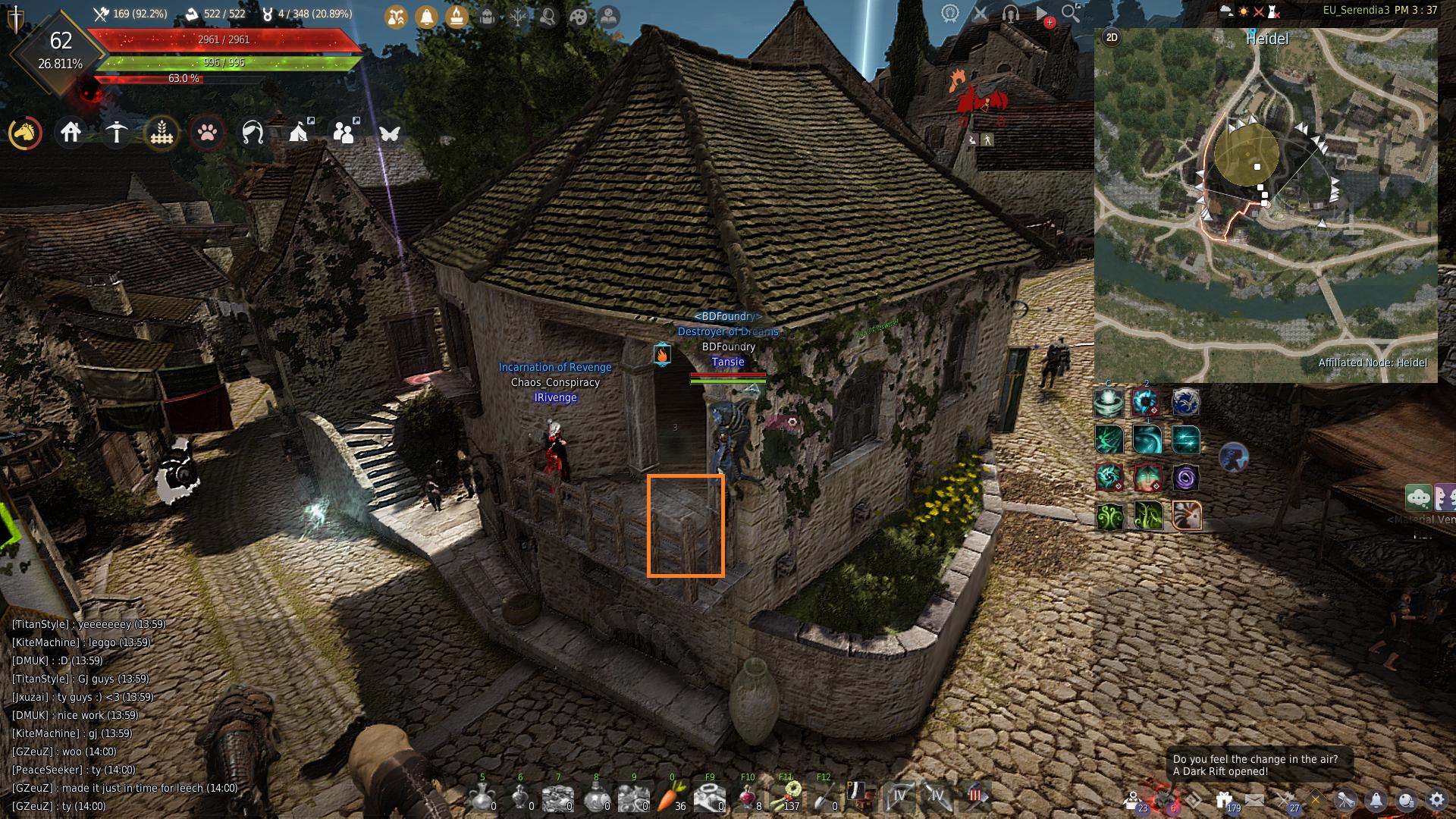Open the tent camp icon
Screen dimensions: 1456x819
[x=300, y=133]
